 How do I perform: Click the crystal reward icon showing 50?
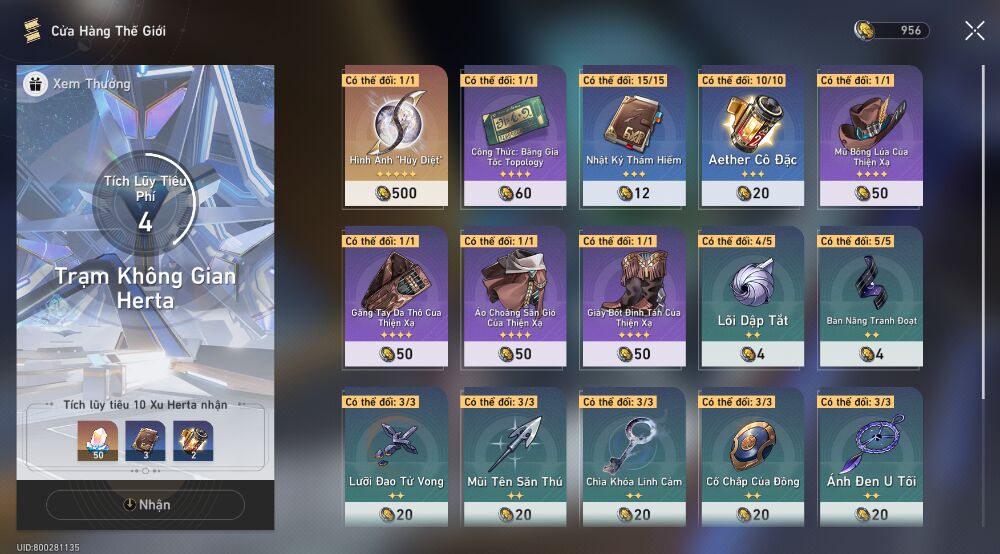tap(98, 441)
